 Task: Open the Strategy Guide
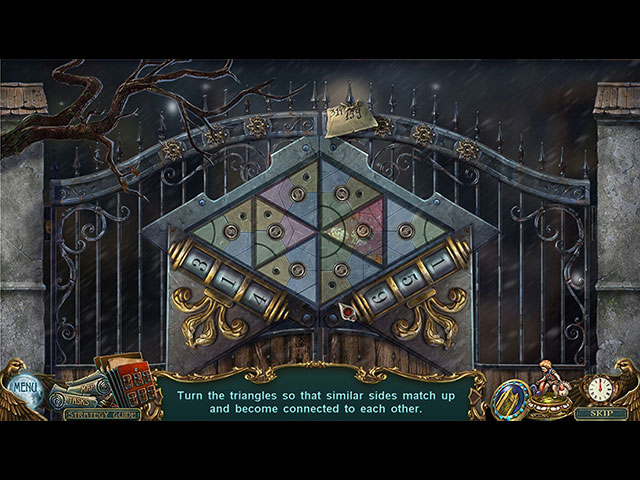pyautogui.click(x=102, y=413)
